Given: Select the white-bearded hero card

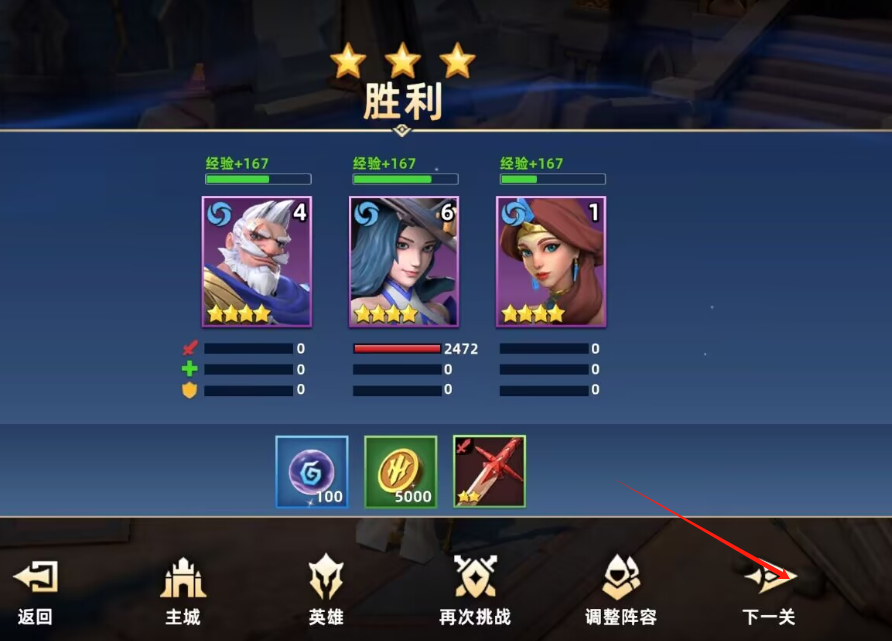Looking at the screenshot, I should pyautogui.click(x=257, y=261).
